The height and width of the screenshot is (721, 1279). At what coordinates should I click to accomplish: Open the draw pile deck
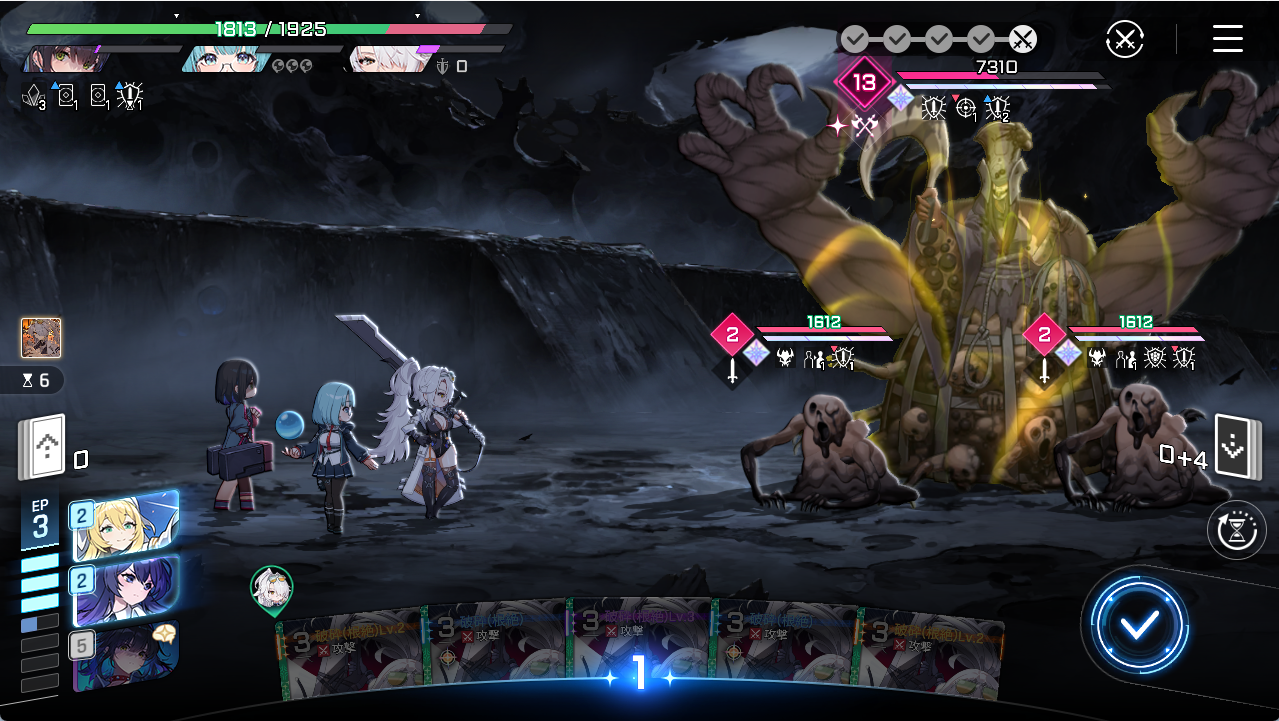[42, 447]
